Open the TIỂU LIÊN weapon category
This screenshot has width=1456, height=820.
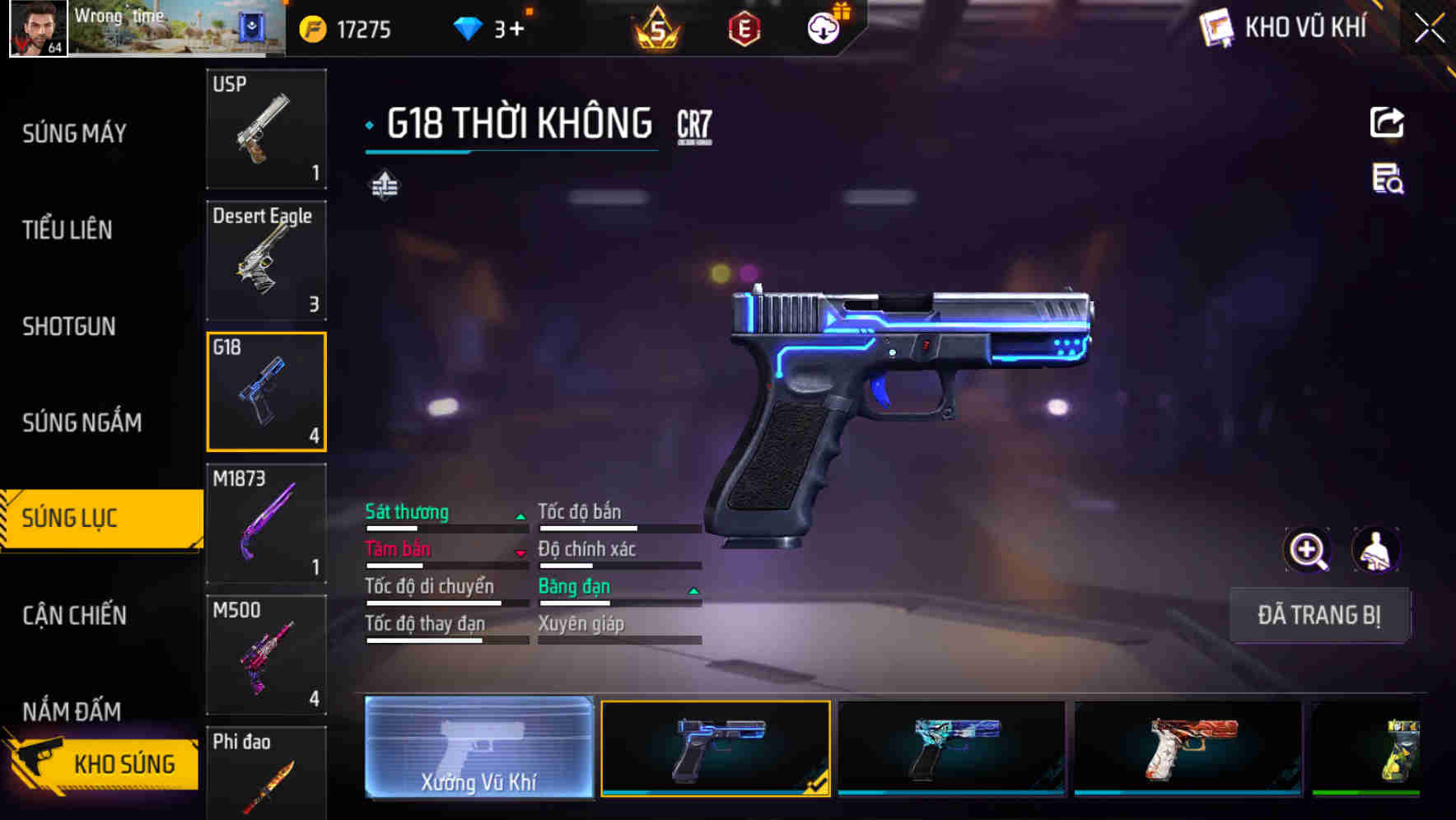pos(68,230)
